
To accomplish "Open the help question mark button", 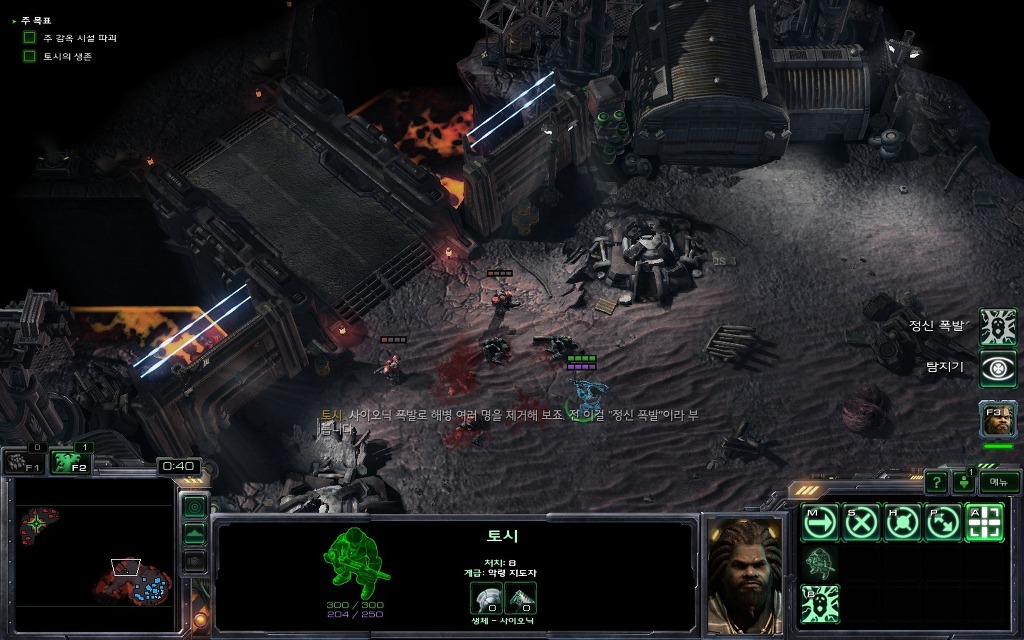I will click(x=935, y=482).
